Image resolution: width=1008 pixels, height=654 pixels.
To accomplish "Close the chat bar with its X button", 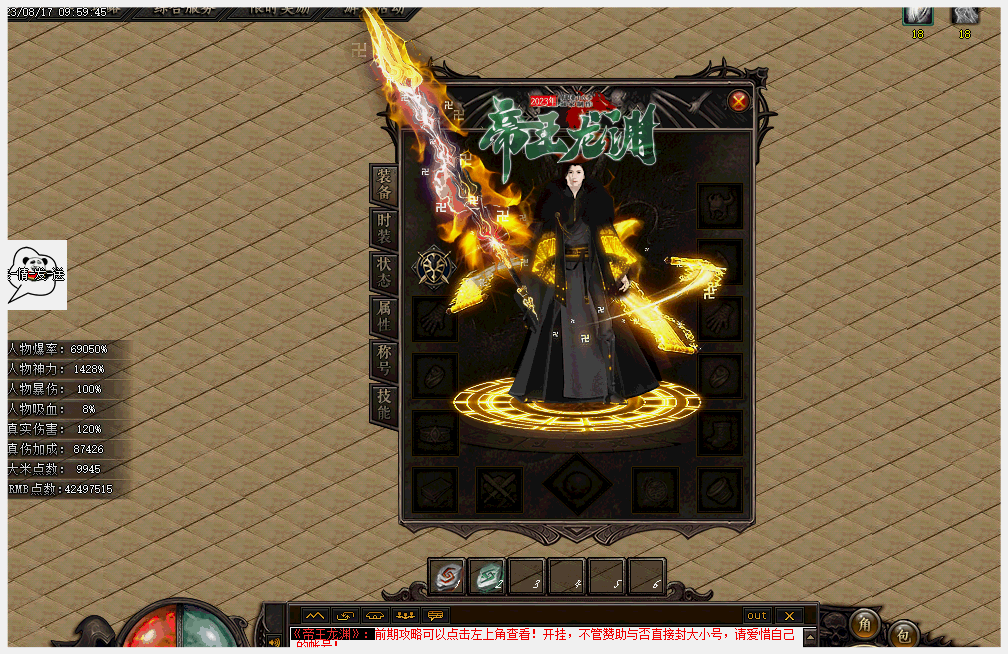I will [788, 616].
